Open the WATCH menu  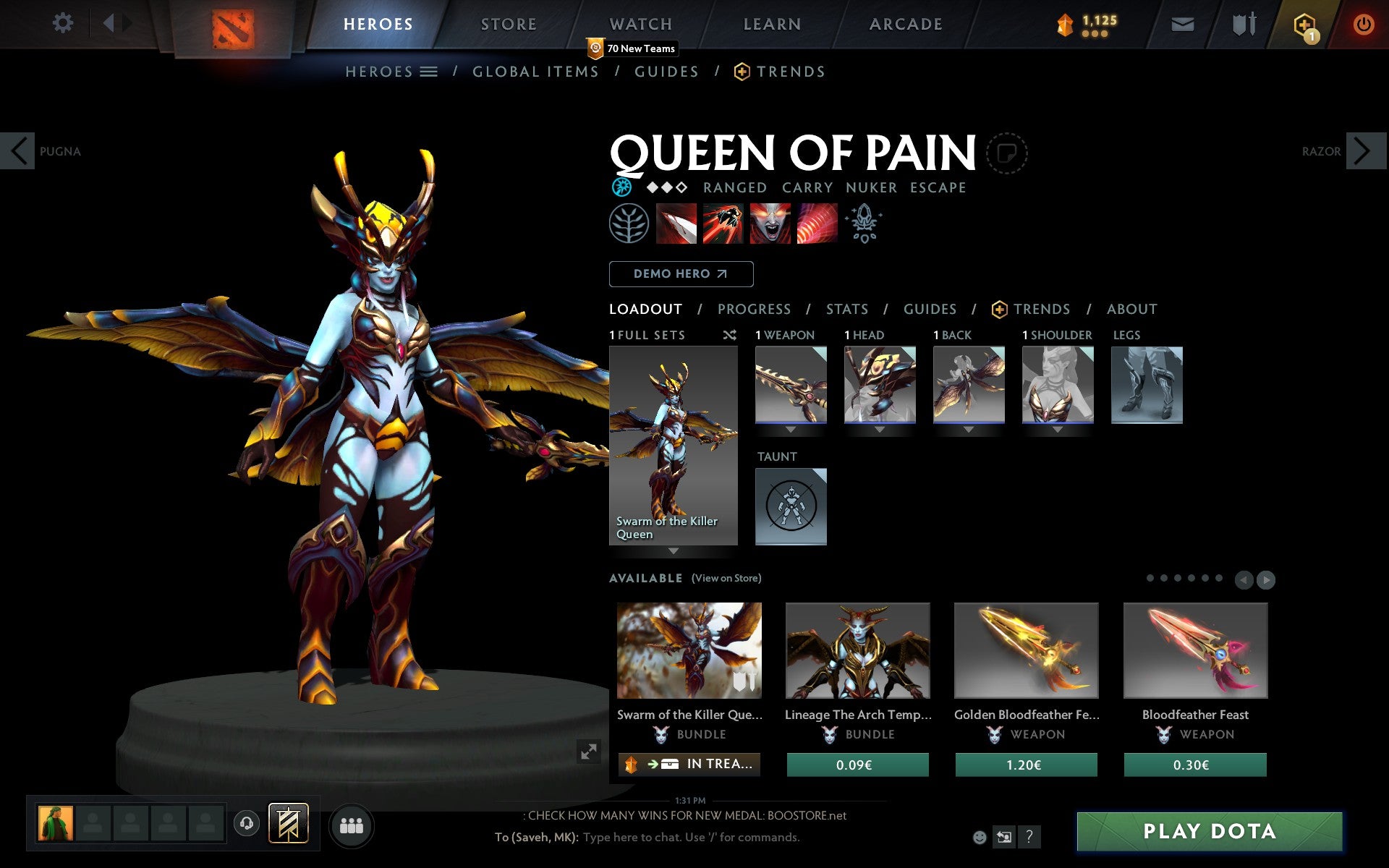640,23
